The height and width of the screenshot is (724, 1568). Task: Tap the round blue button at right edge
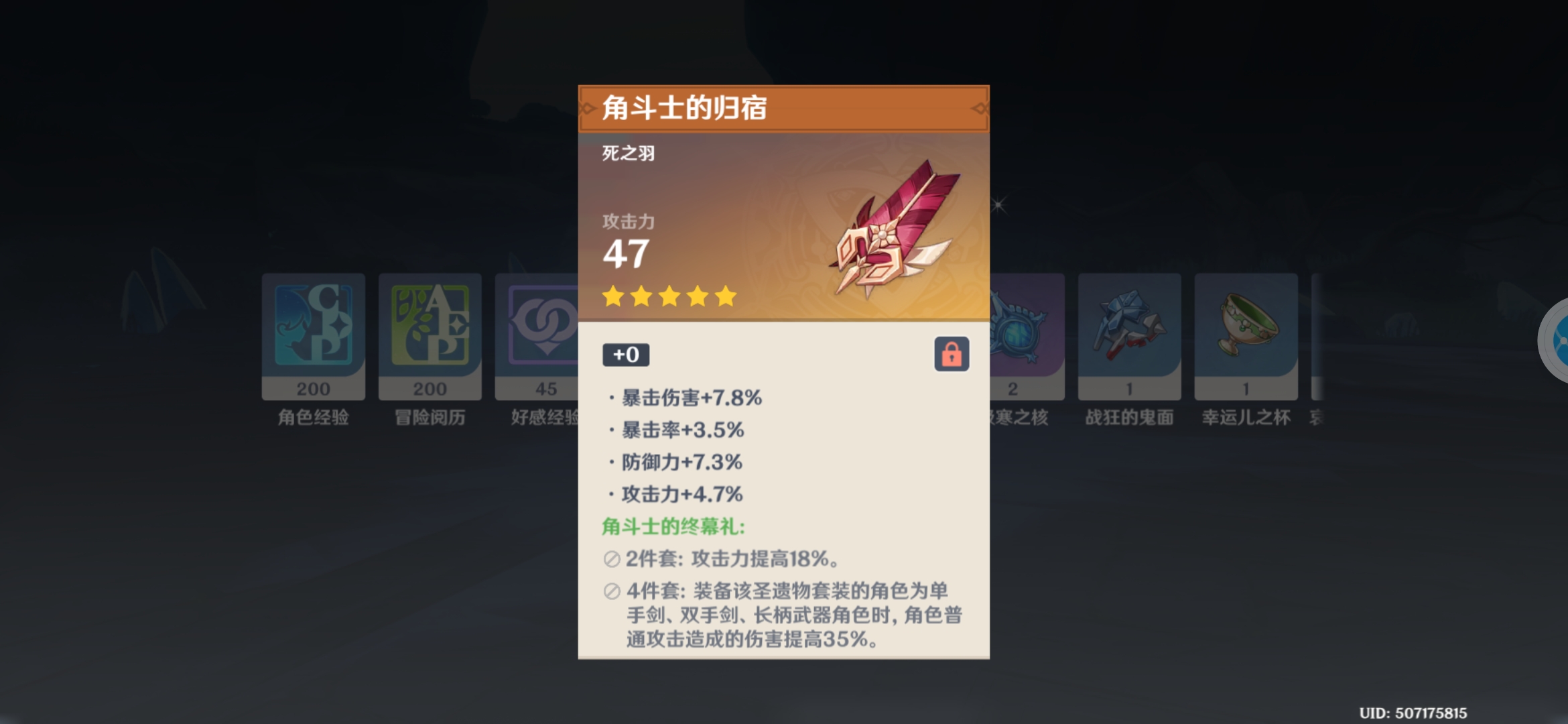(1557, 341)
